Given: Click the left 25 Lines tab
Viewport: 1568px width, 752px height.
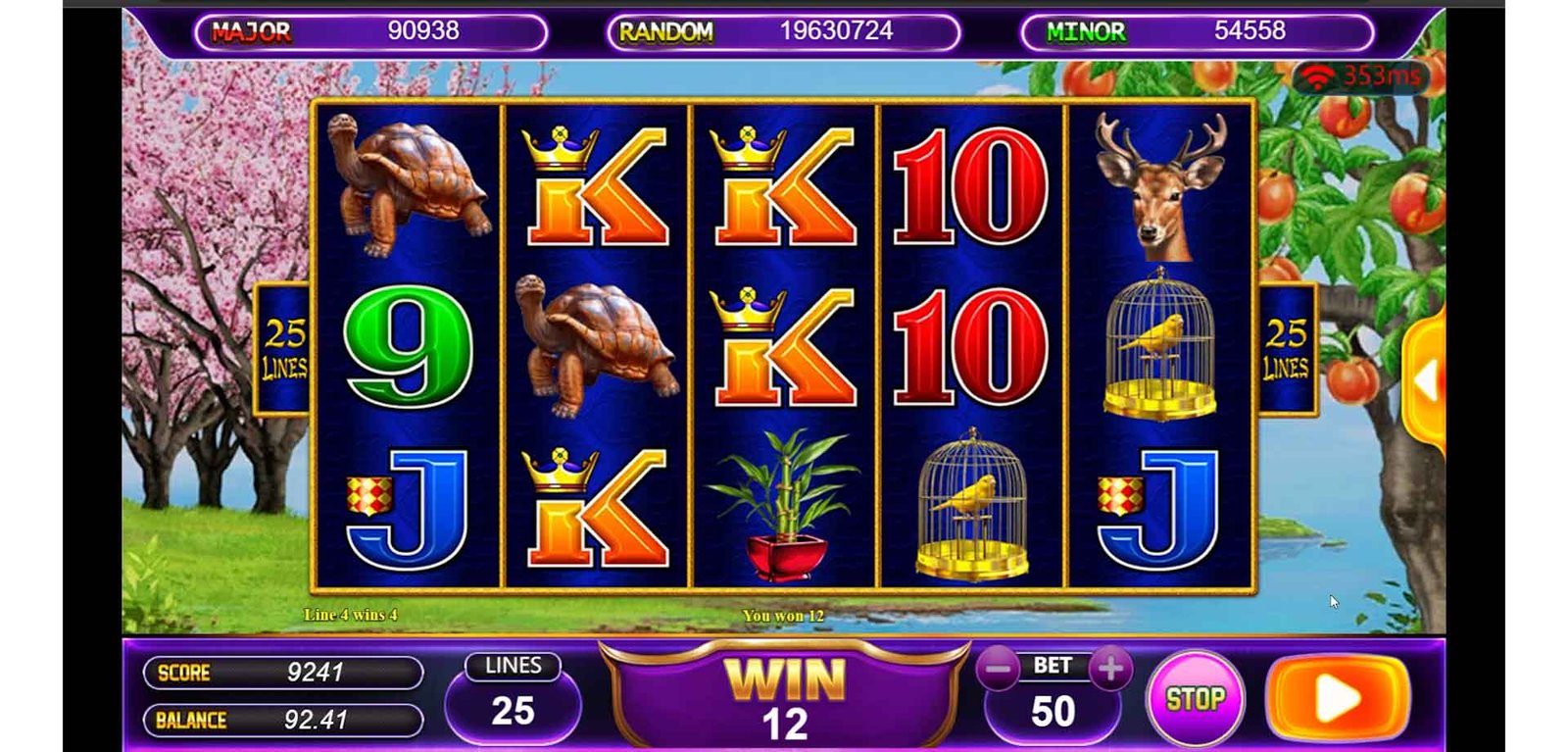Looking at the screenshot, I should 283,350.
